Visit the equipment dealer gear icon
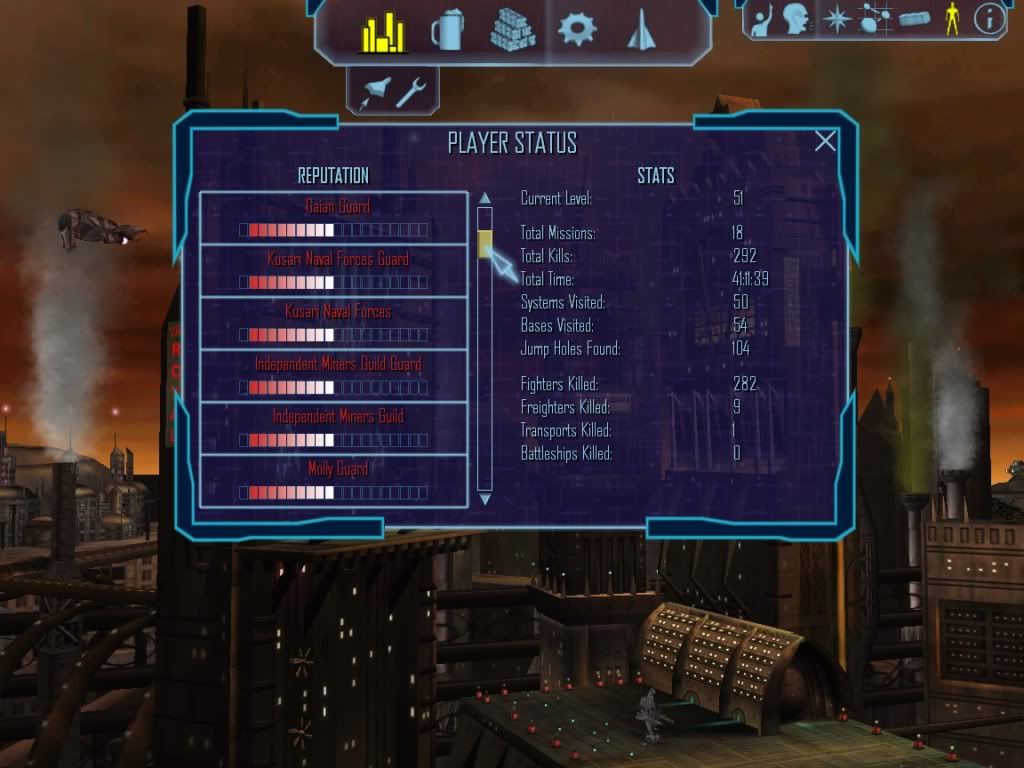The image size is (1024, 768). [x=577, y=30]
